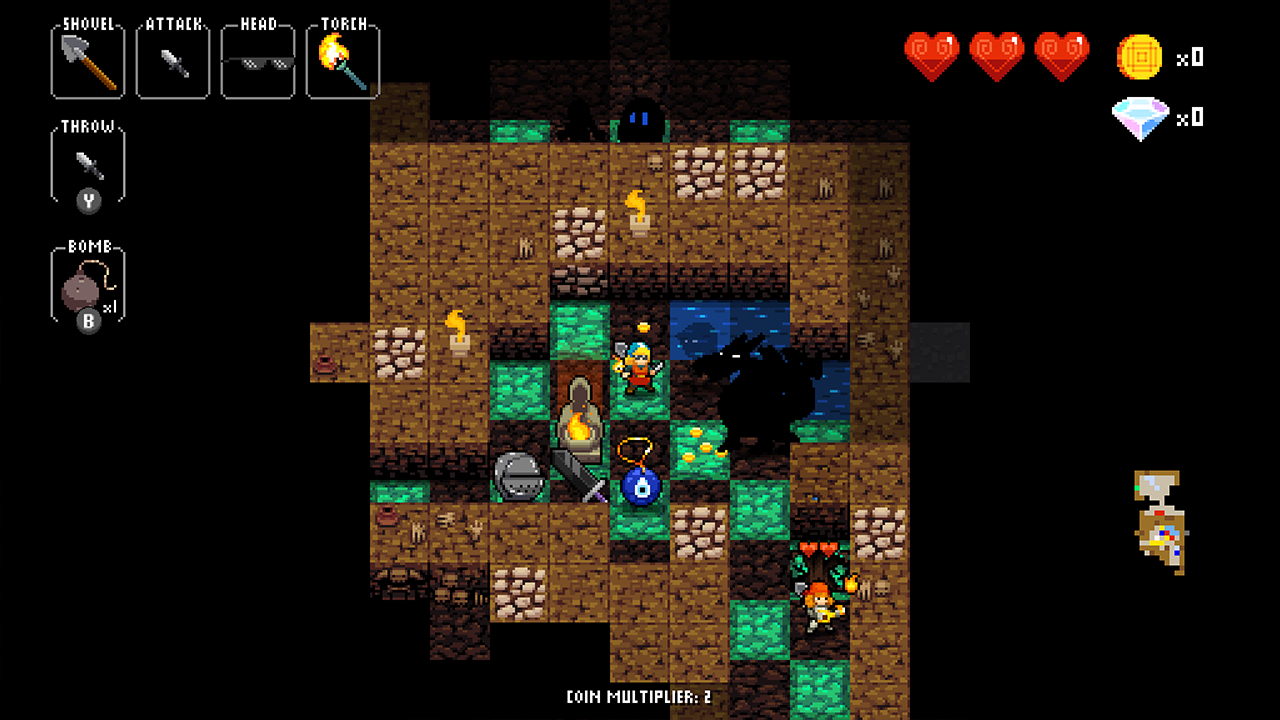Image resolution: width=1280 pixels, height=720 pixels.
Task: Click the blue potion bottle on the map
Action: coord(641,490)
